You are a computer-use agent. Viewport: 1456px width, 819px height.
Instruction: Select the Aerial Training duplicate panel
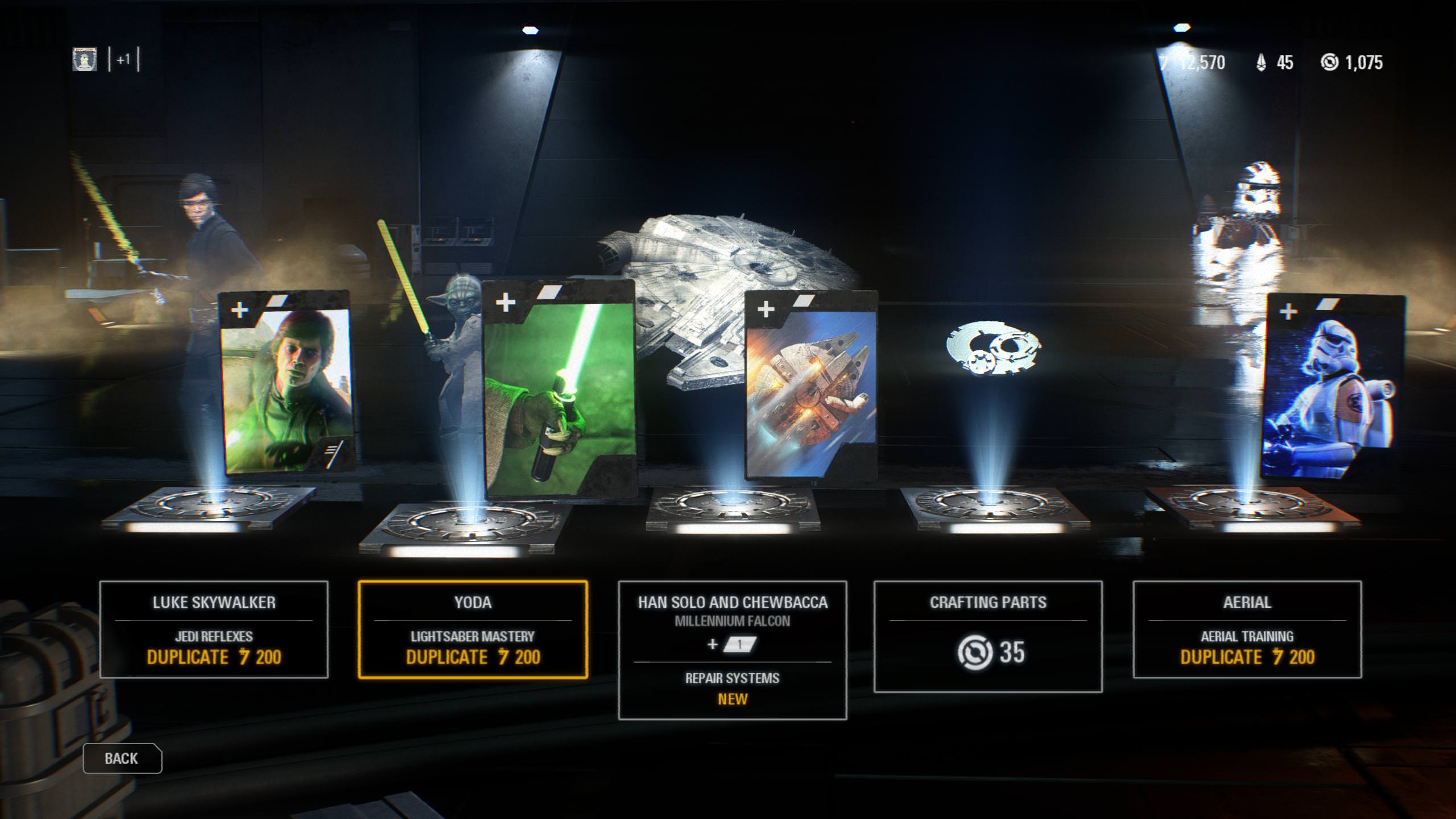point(1247,630)
